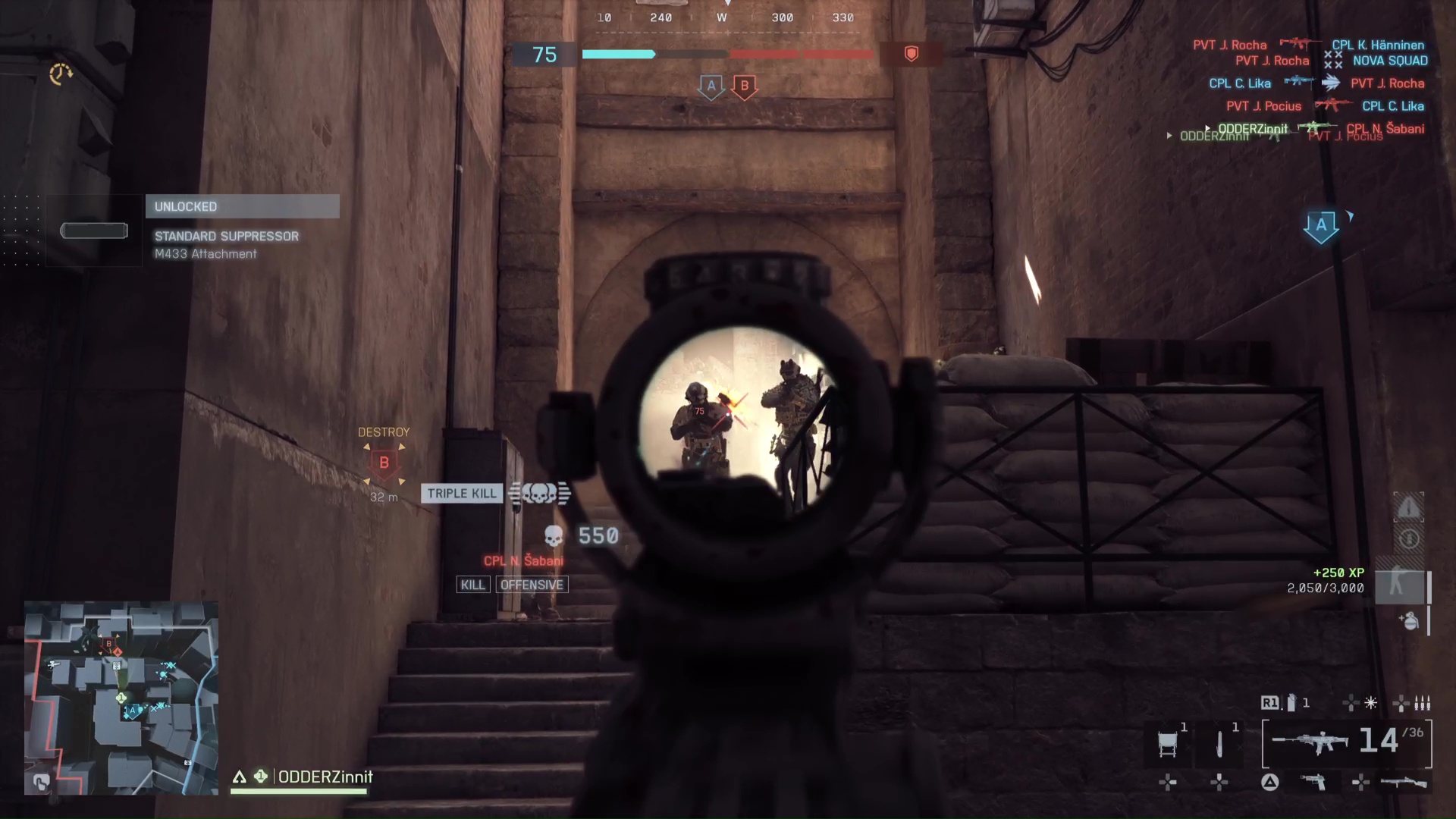Click the Destroy B objective marker
Viewport: 1456px width, 819px height.
click(384, 463)
